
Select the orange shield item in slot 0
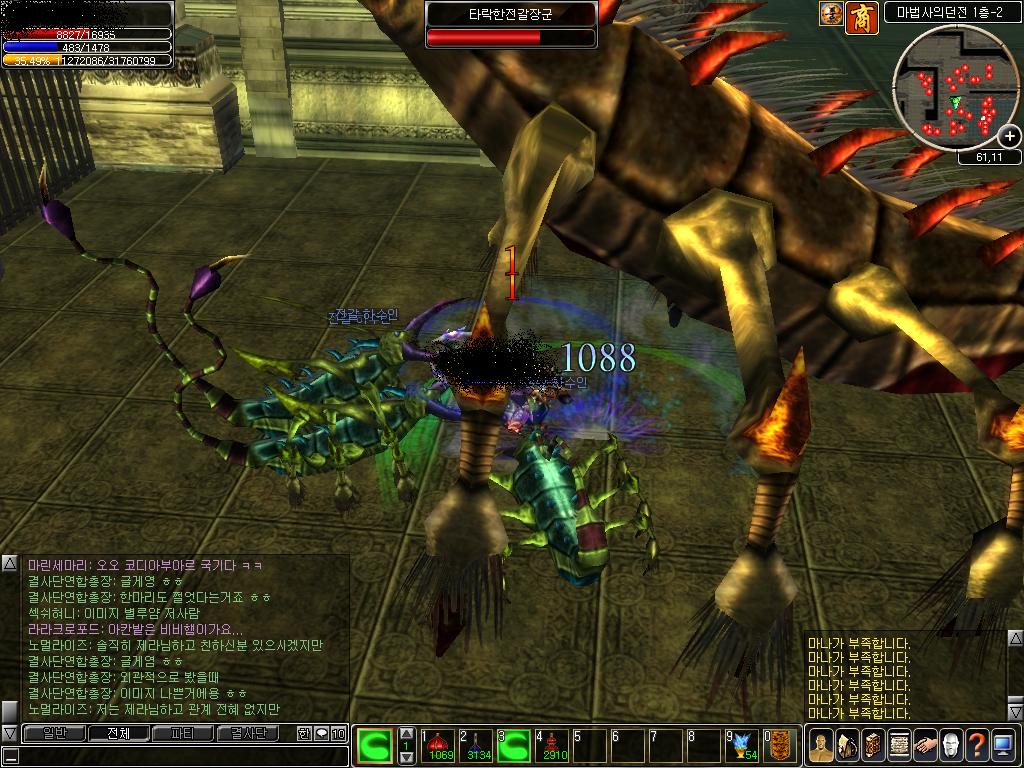pos(781,745)
